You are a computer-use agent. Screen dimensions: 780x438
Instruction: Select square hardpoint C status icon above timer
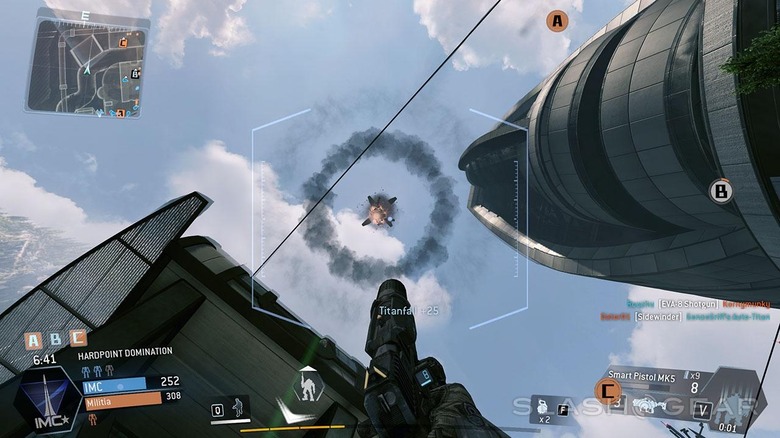[x=79, y=340]
